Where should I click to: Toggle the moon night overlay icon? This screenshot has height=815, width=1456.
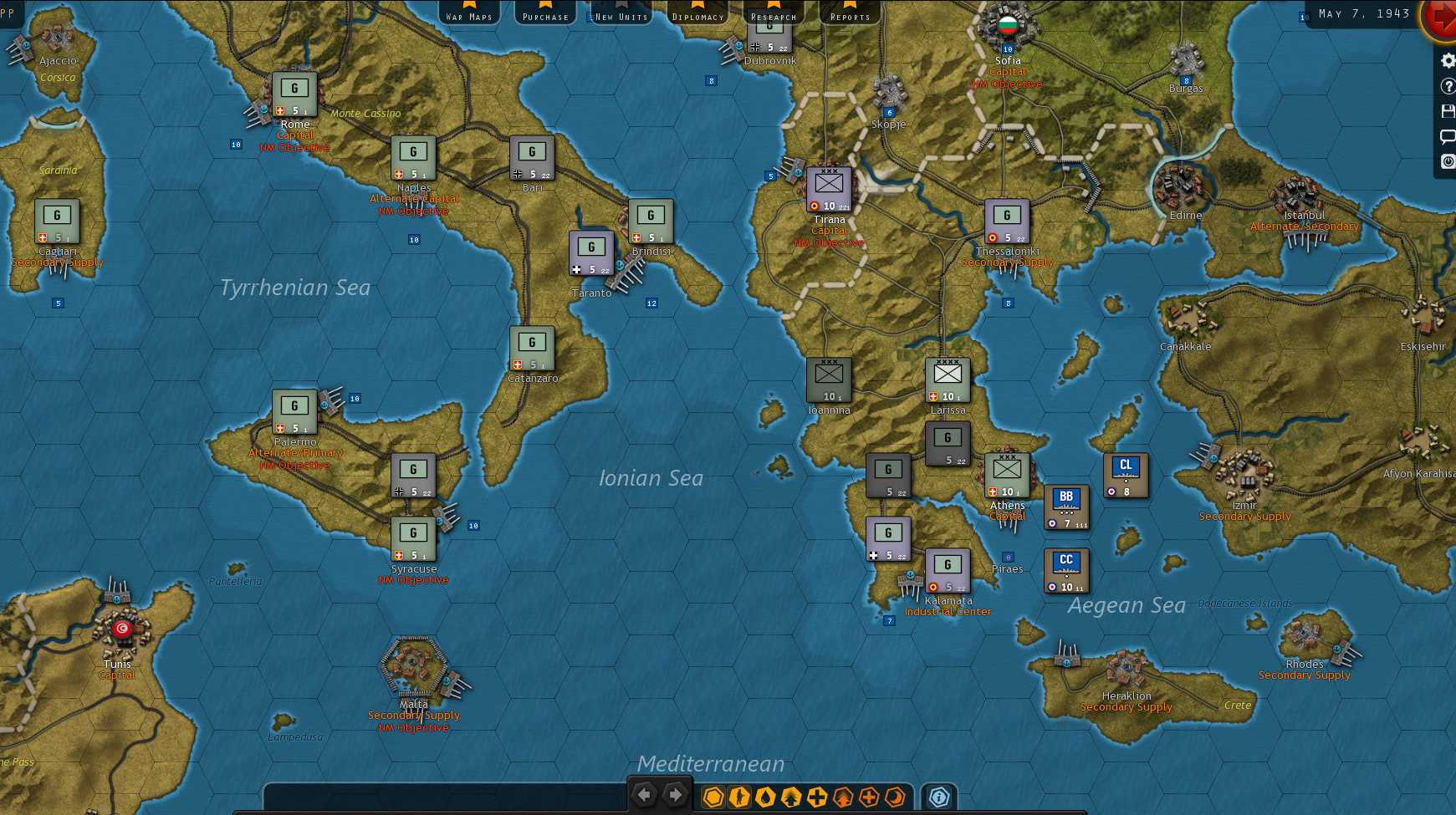[x=895, y=797]
